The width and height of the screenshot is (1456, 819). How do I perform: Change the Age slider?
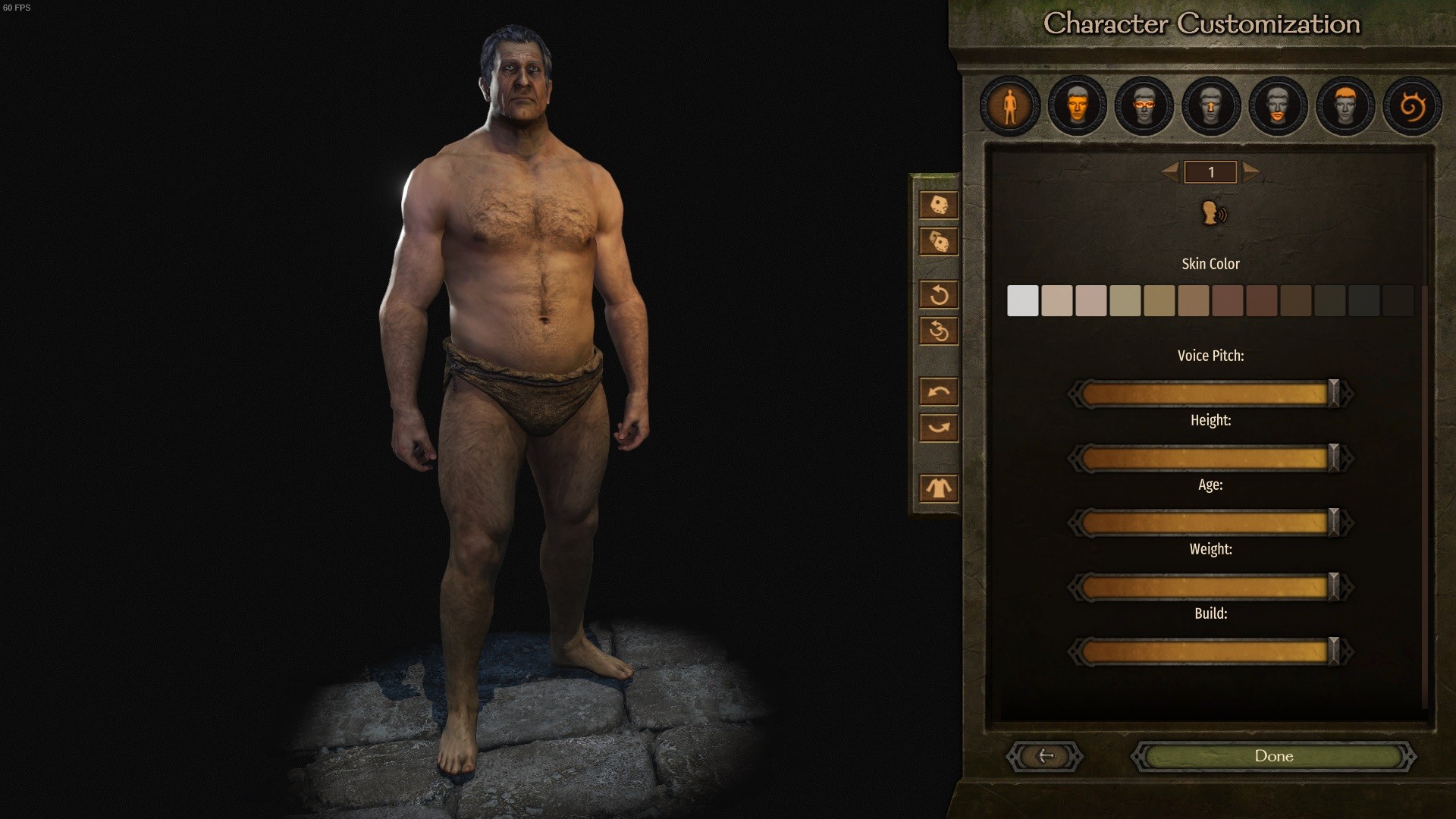click(x=1210, y=522)
